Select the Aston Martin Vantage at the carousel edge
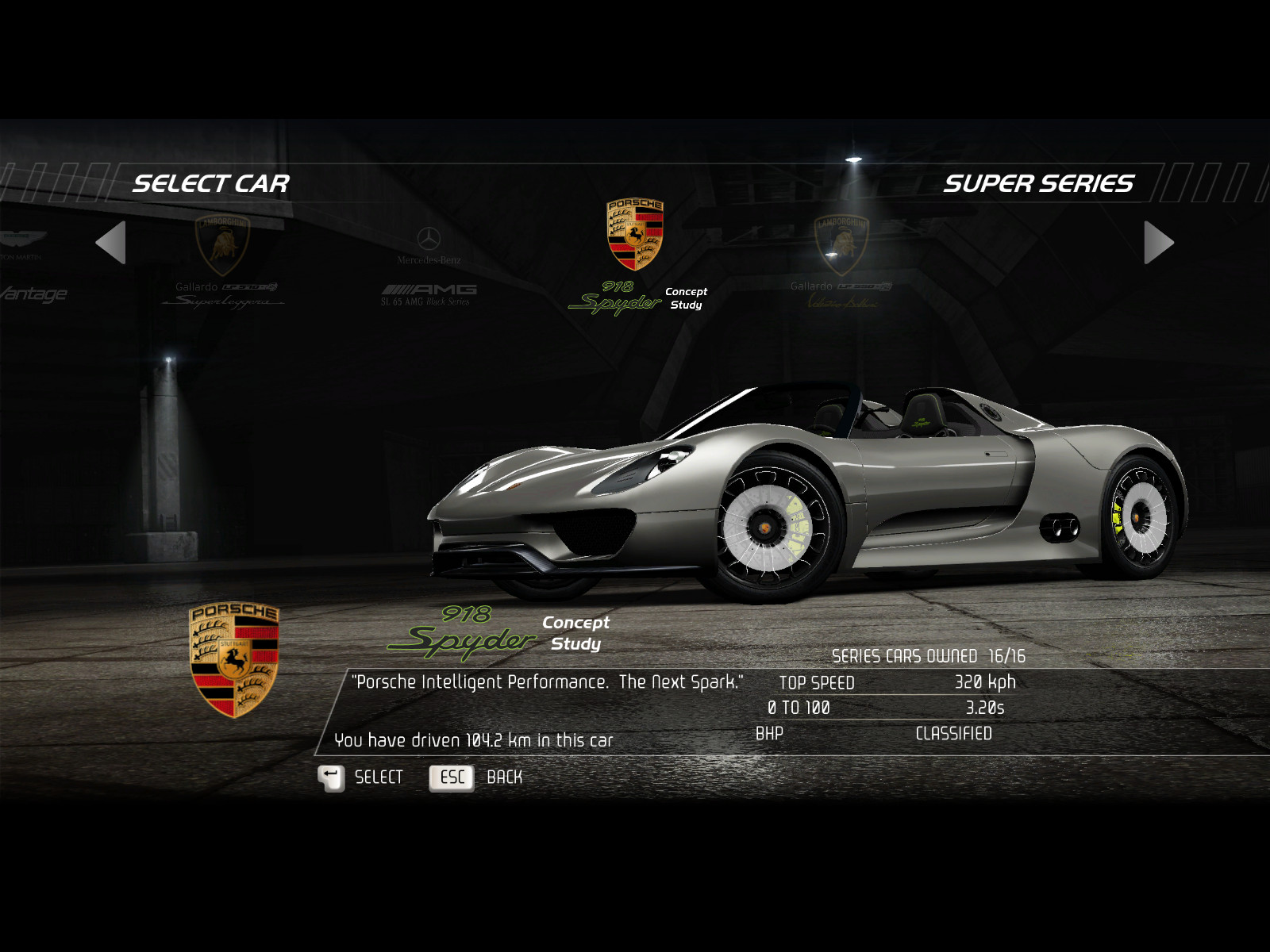 point(28,267)
